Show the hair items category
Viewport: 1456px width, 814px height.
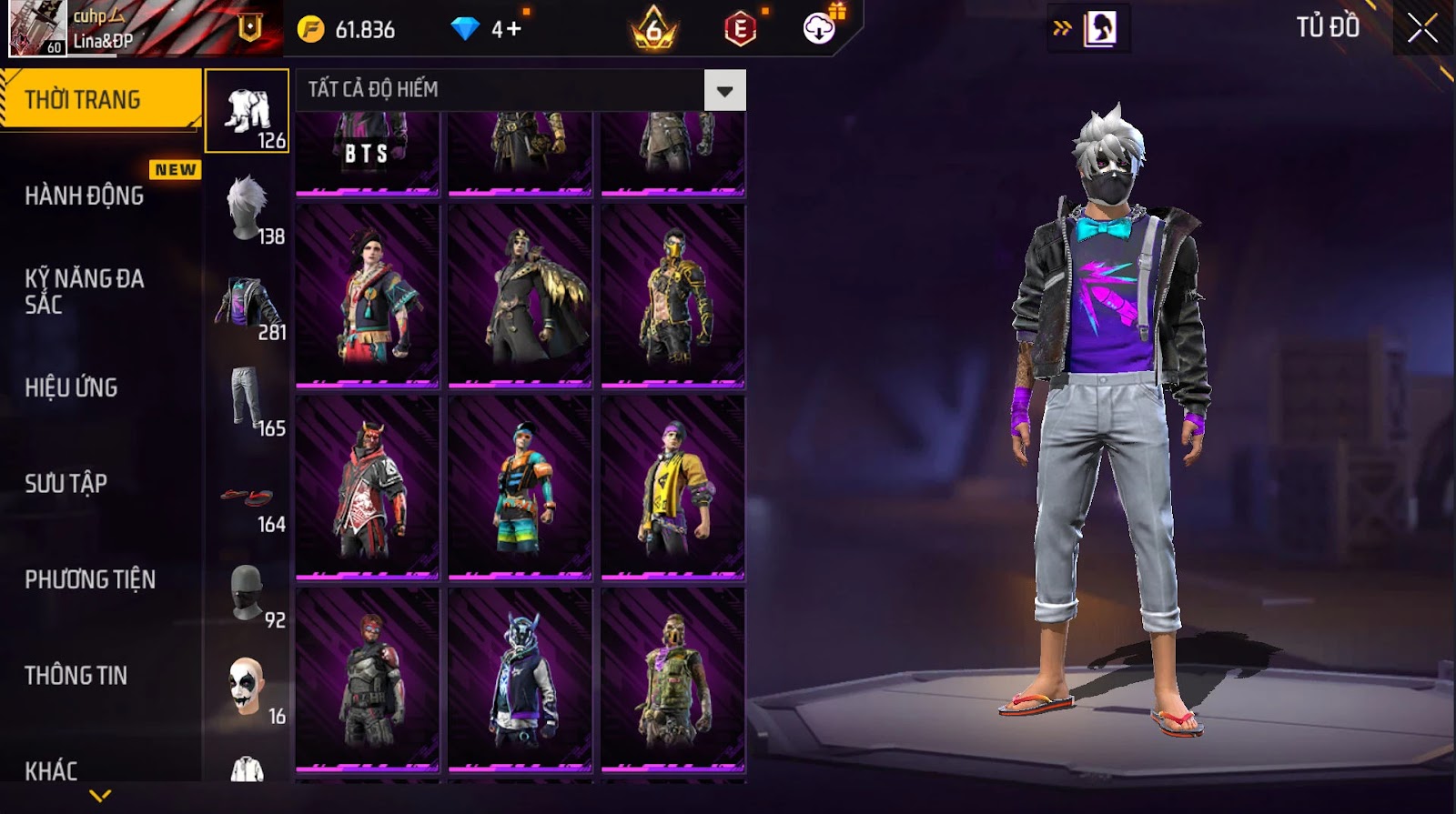pyautogui.click(x=248, y=208)
